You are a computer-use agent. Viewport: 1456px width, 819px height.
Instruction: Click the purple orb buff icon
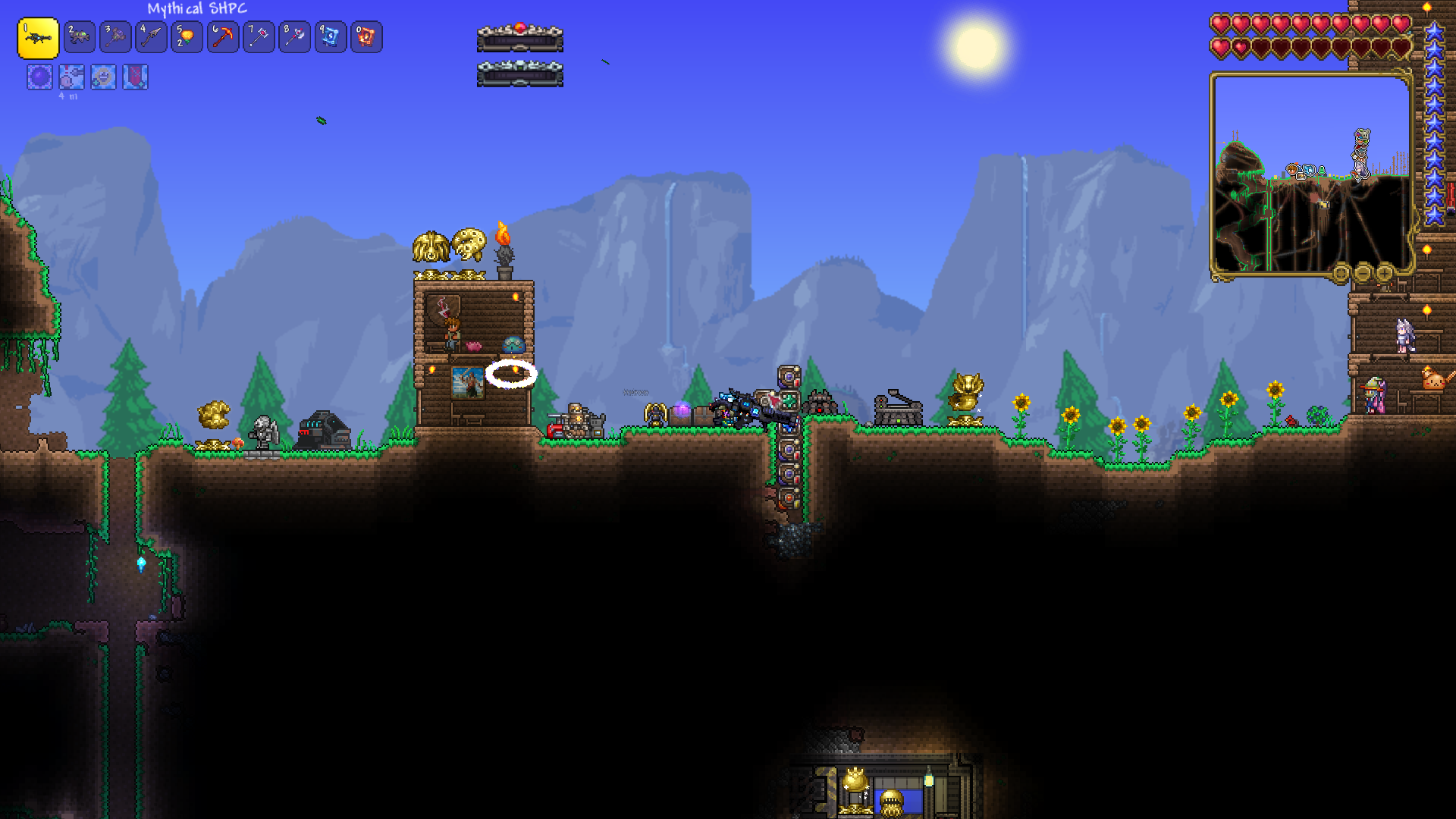(39, 77)
